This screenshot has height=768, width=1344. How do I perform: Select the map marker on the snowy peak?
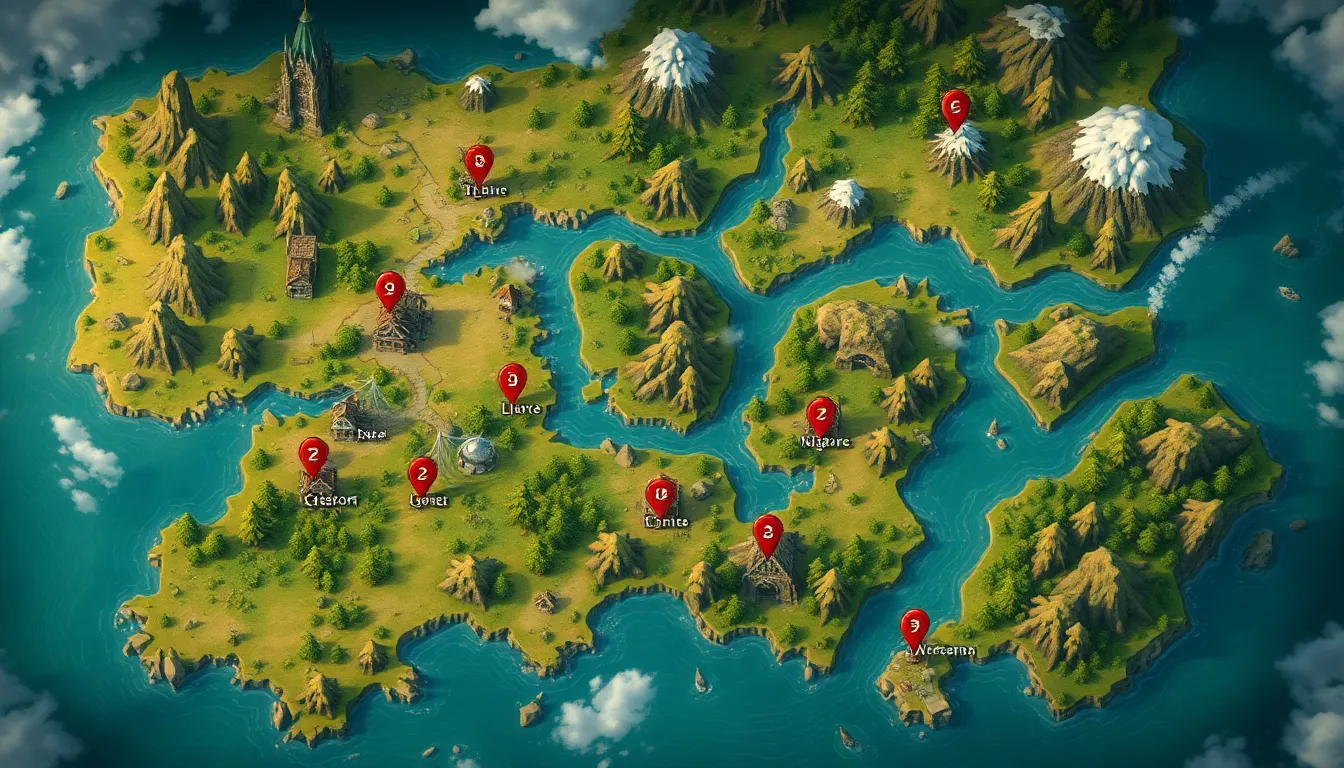(x=955, y=107)
